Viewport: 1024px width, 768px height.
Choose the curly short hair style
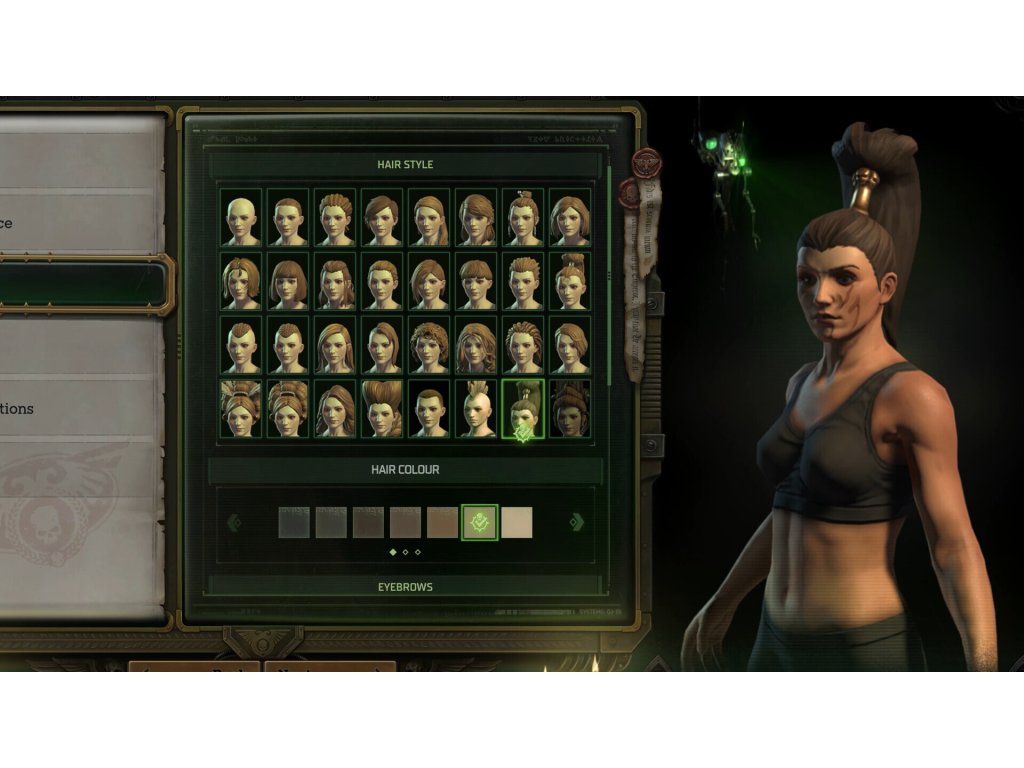pos(429,345)
